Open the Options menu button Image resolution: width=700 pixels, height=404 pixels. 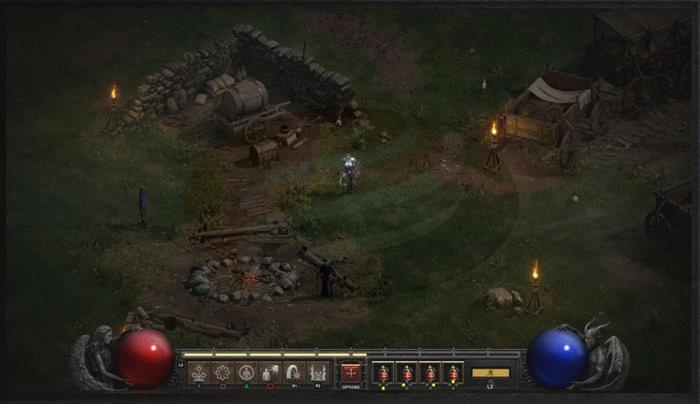point(351,373)
